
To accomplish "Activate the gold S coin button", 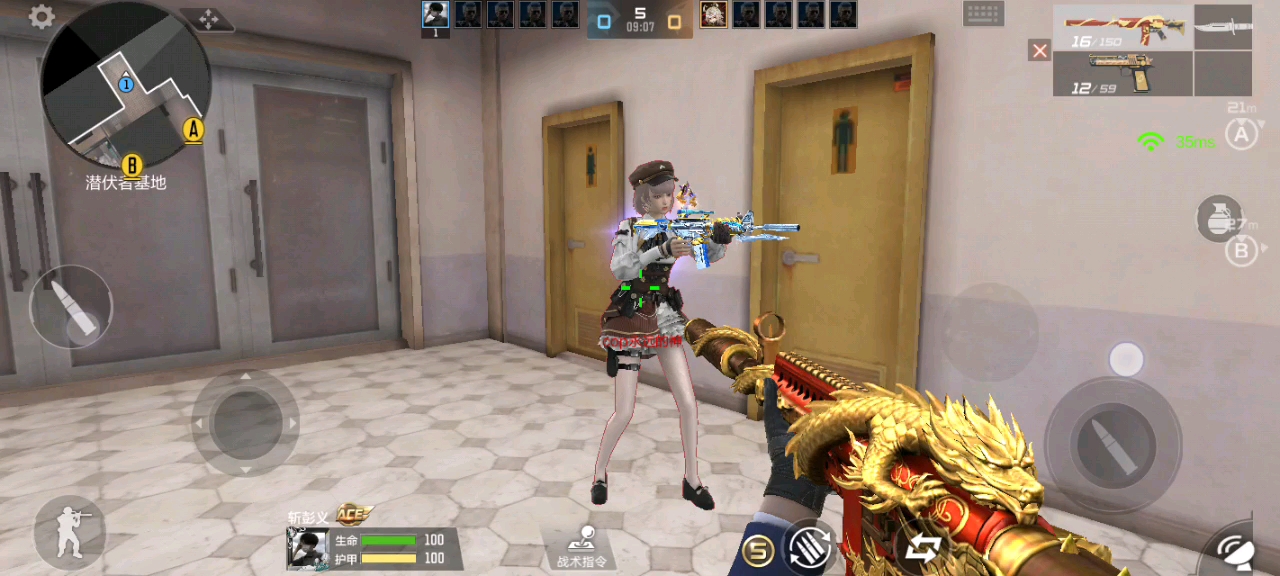I will pos(758,549).
